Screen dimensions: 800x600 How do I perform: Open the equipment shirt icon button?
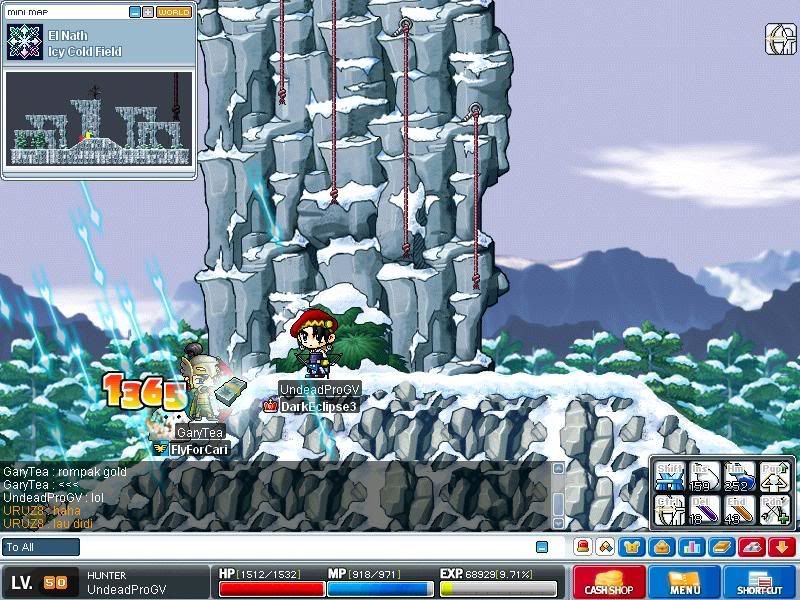632,547
